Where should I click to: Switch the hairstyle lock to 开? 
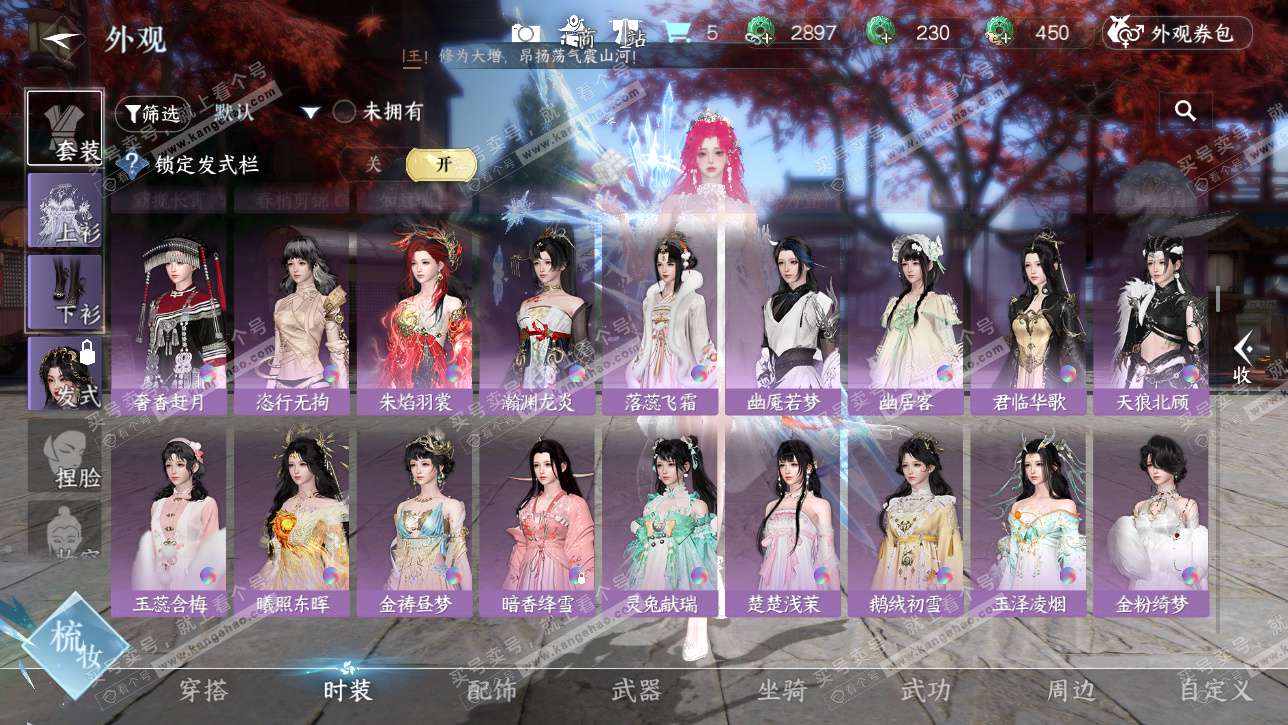(440, 165)
